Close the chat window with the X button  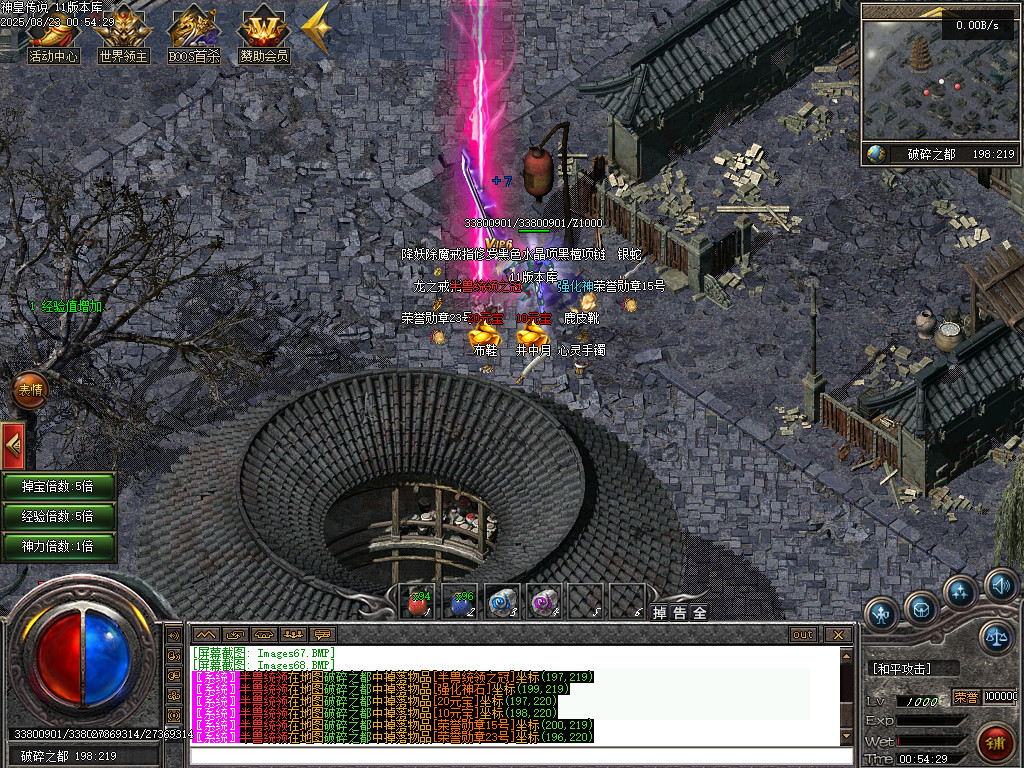coord(838,634)
